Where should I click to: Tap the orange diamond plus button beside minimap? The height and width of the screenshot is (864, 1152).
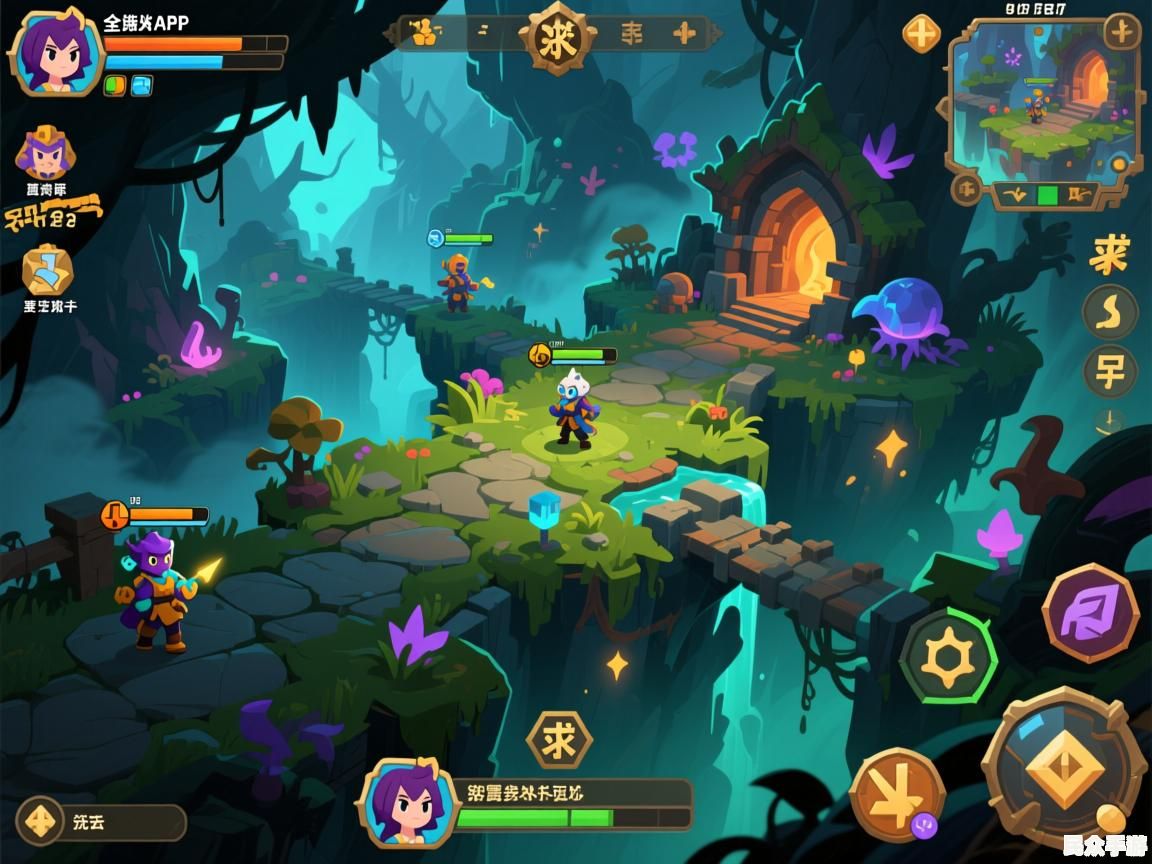(x=921, y=34)
